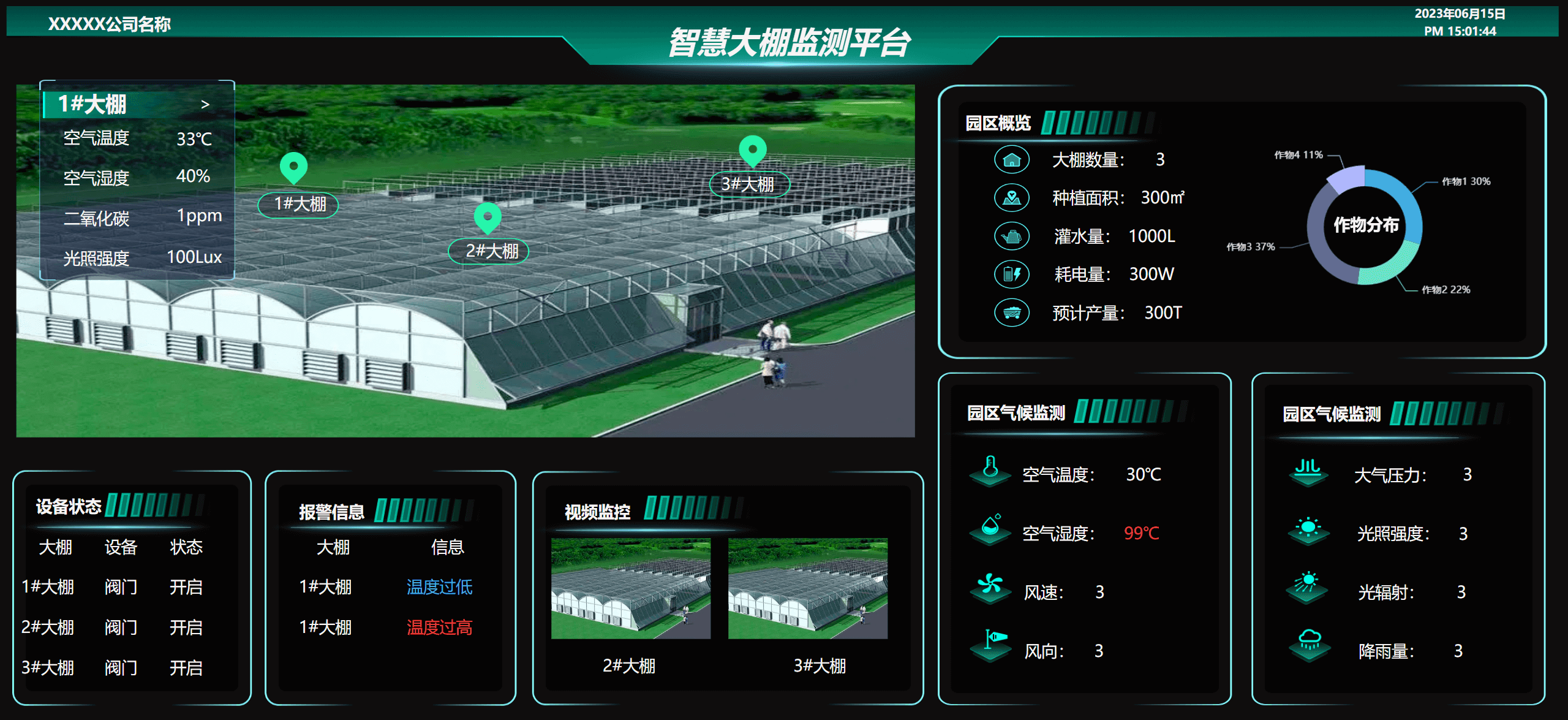This screenshot has height=720, width=1568.
Task: Click the 温度过高 alarm entry
Action: [x=439, y=627]
